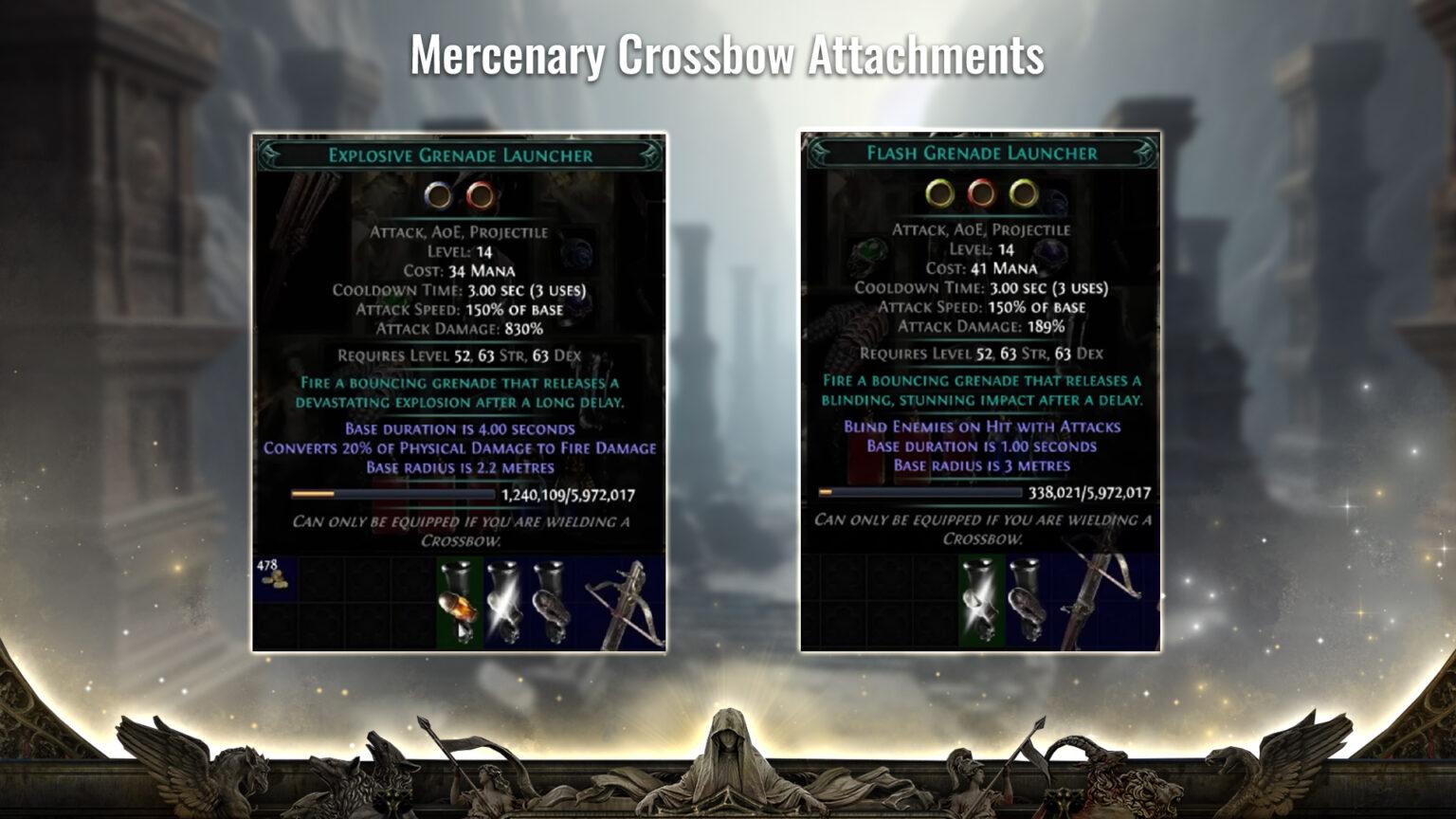Viewport: 1456px width, 819px height.
Task: Click the crossbow item in the Flash launcher panel
Action: 1092,597
